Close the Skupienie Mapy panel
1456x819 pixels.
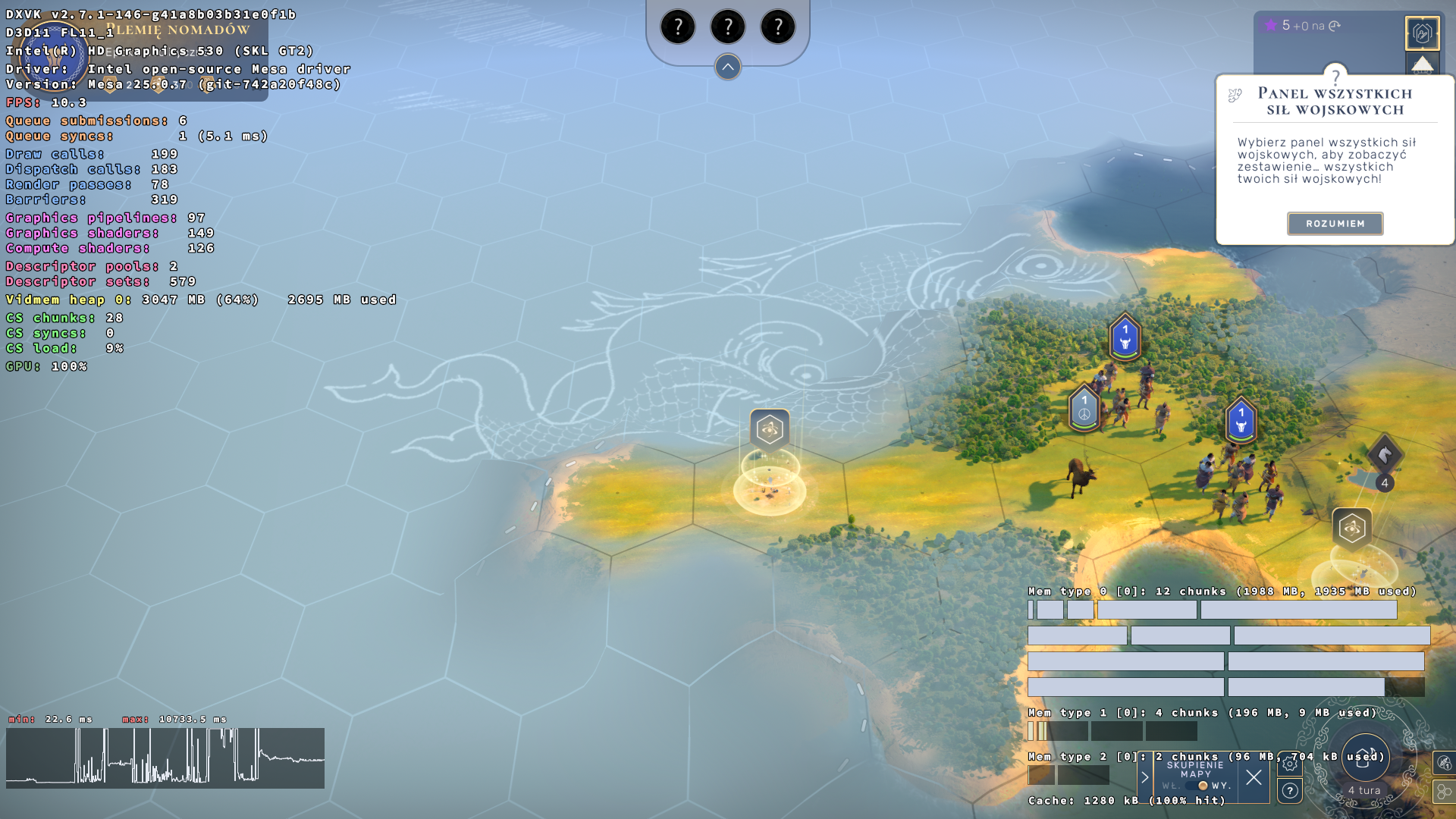point(1254,777)
